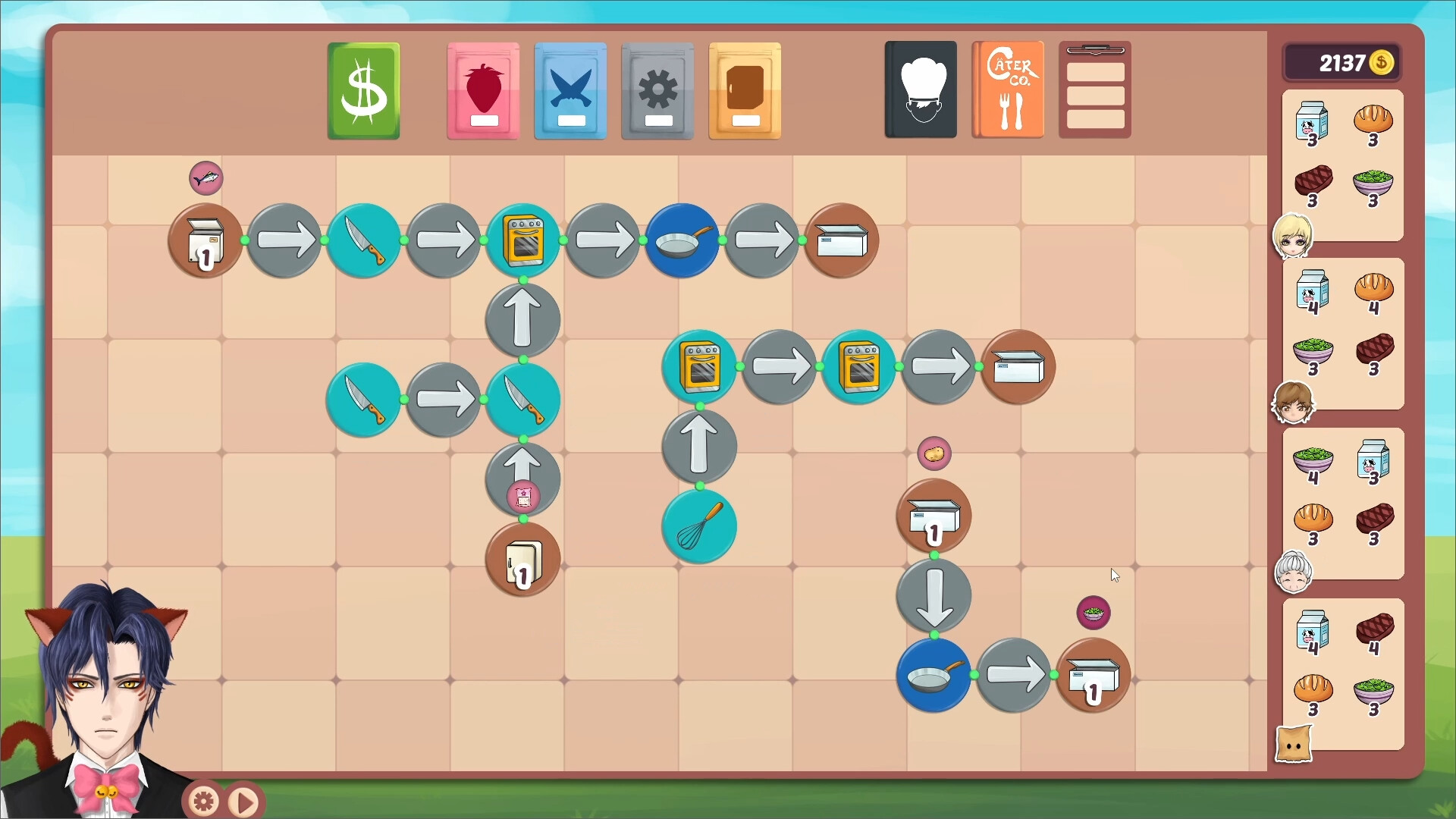This screenshot has height=819, width=1456.
Task: Open the Cater Co. menu book
Action: point(1008,89)
